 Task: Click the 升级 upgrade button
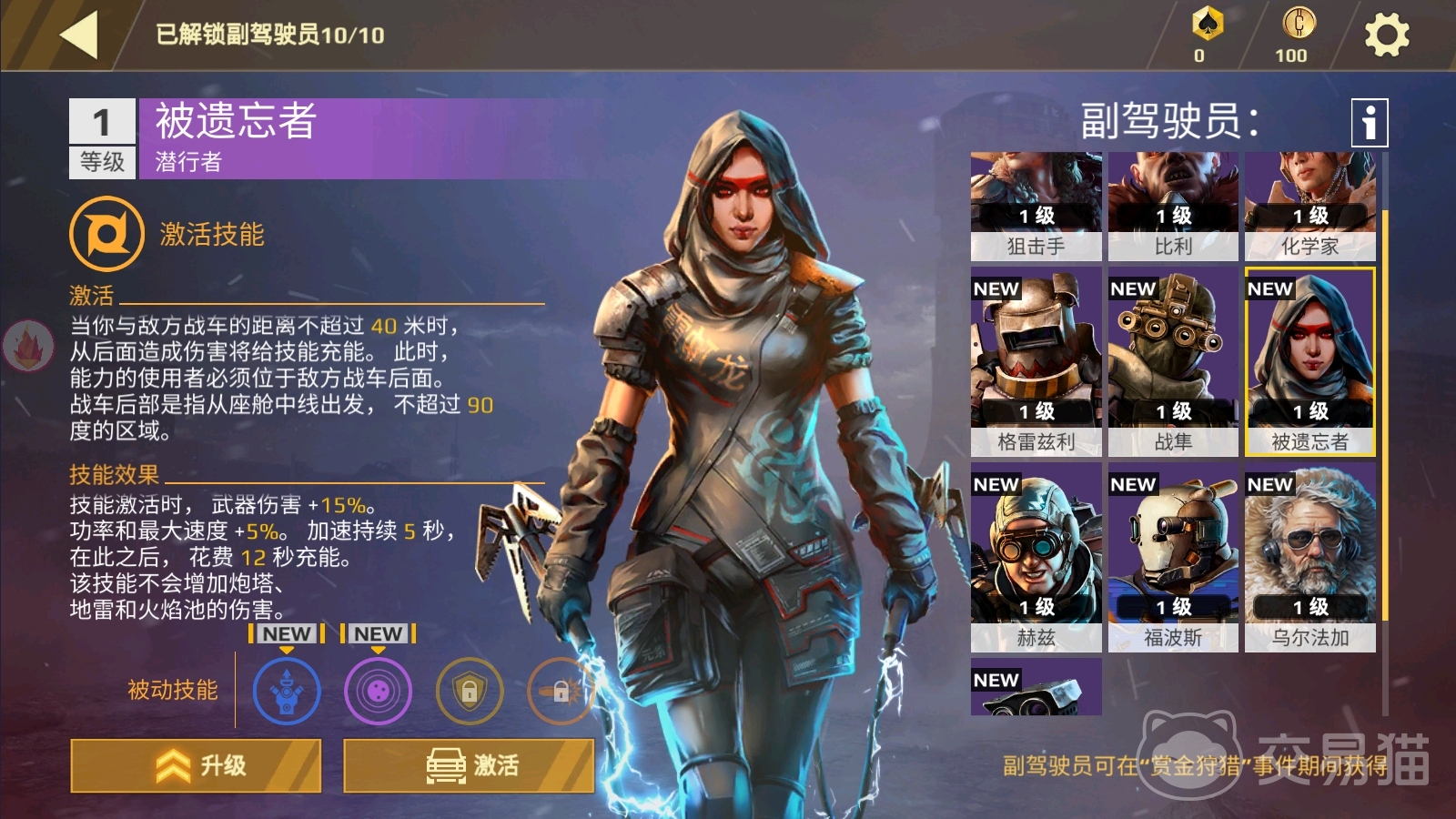pos(196,765)
